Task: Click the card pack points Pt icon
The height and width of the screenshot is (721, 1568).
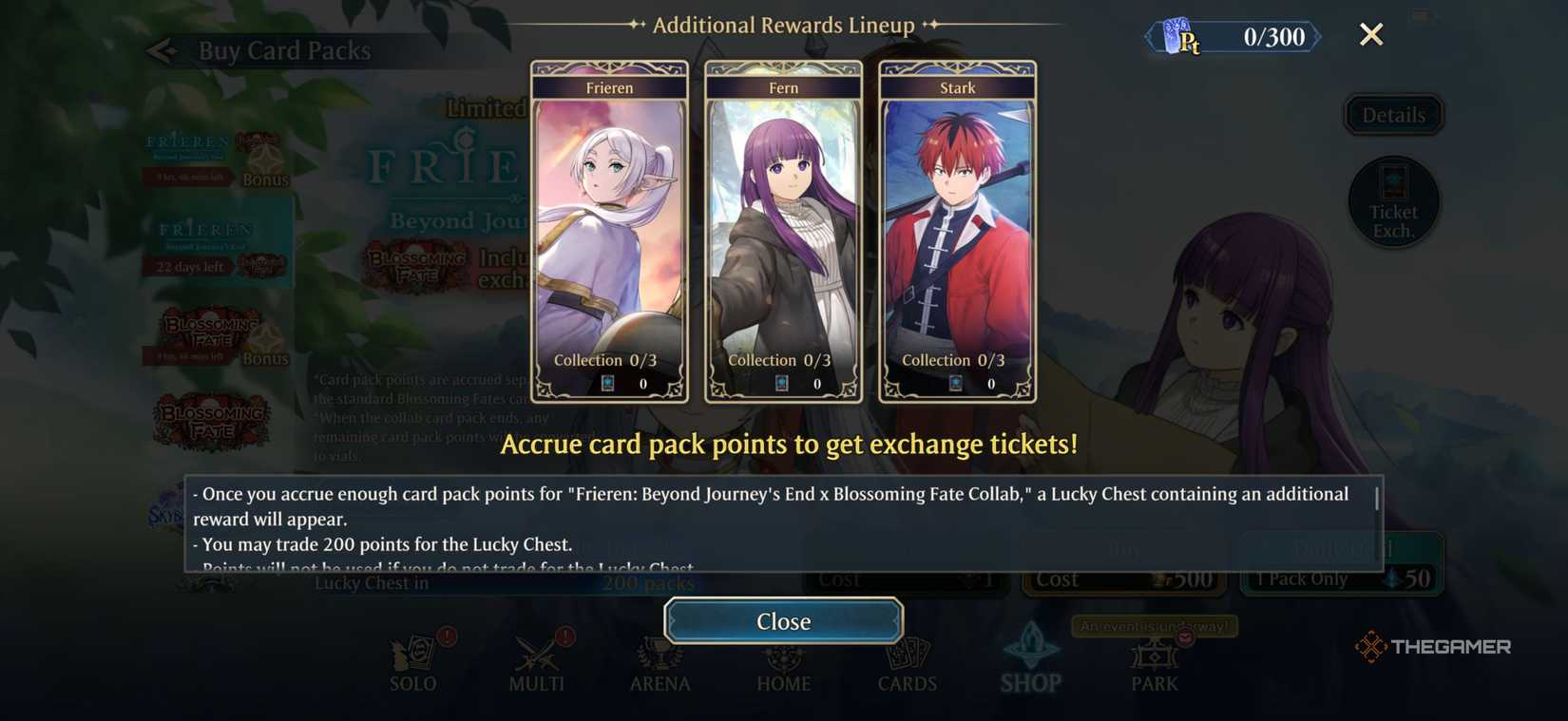Action: click(1181, 36)
